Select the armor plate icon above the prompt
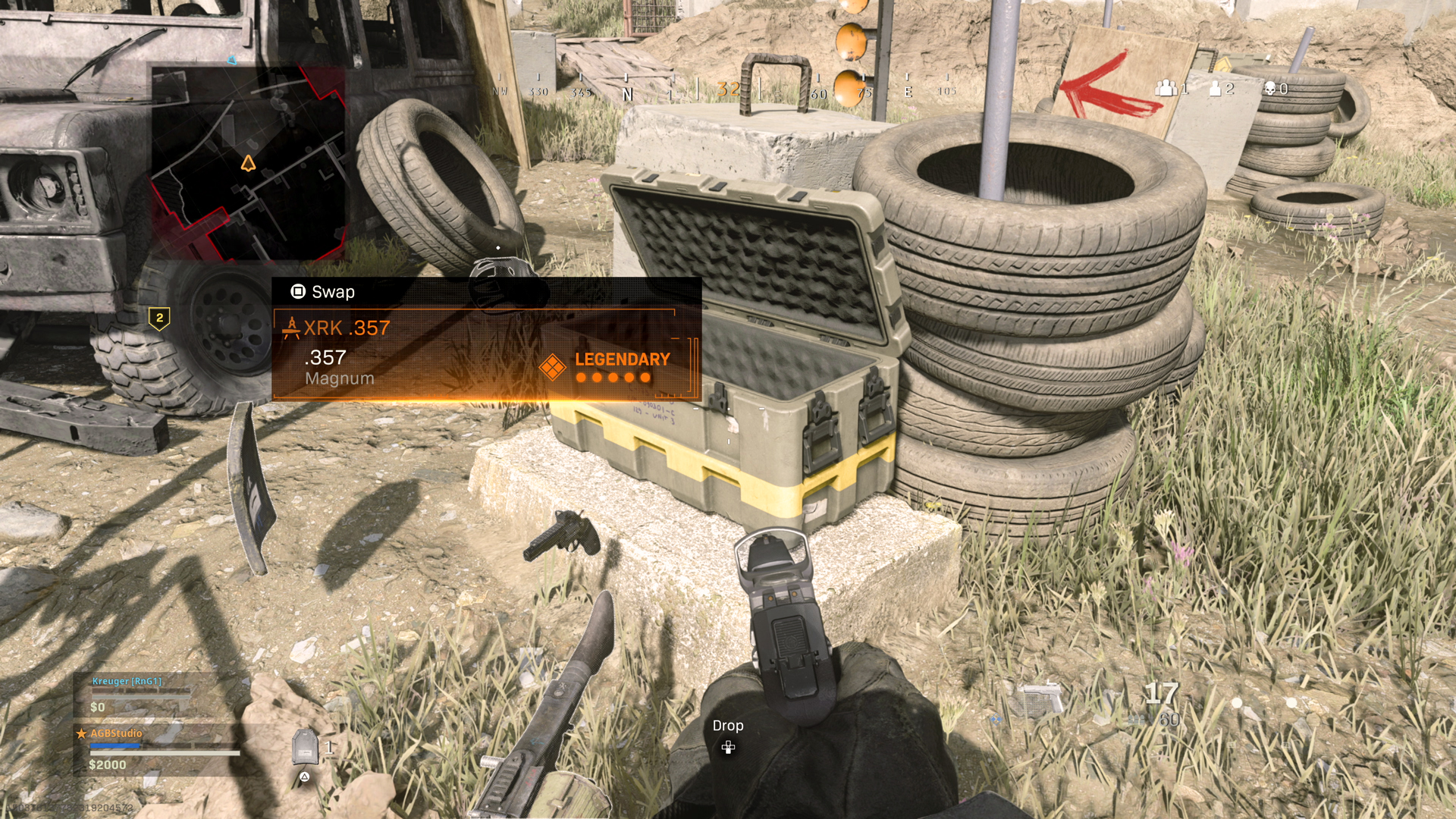Image resolution: width=1456 pixels, height=819 pixels. (x=306, y=745)
